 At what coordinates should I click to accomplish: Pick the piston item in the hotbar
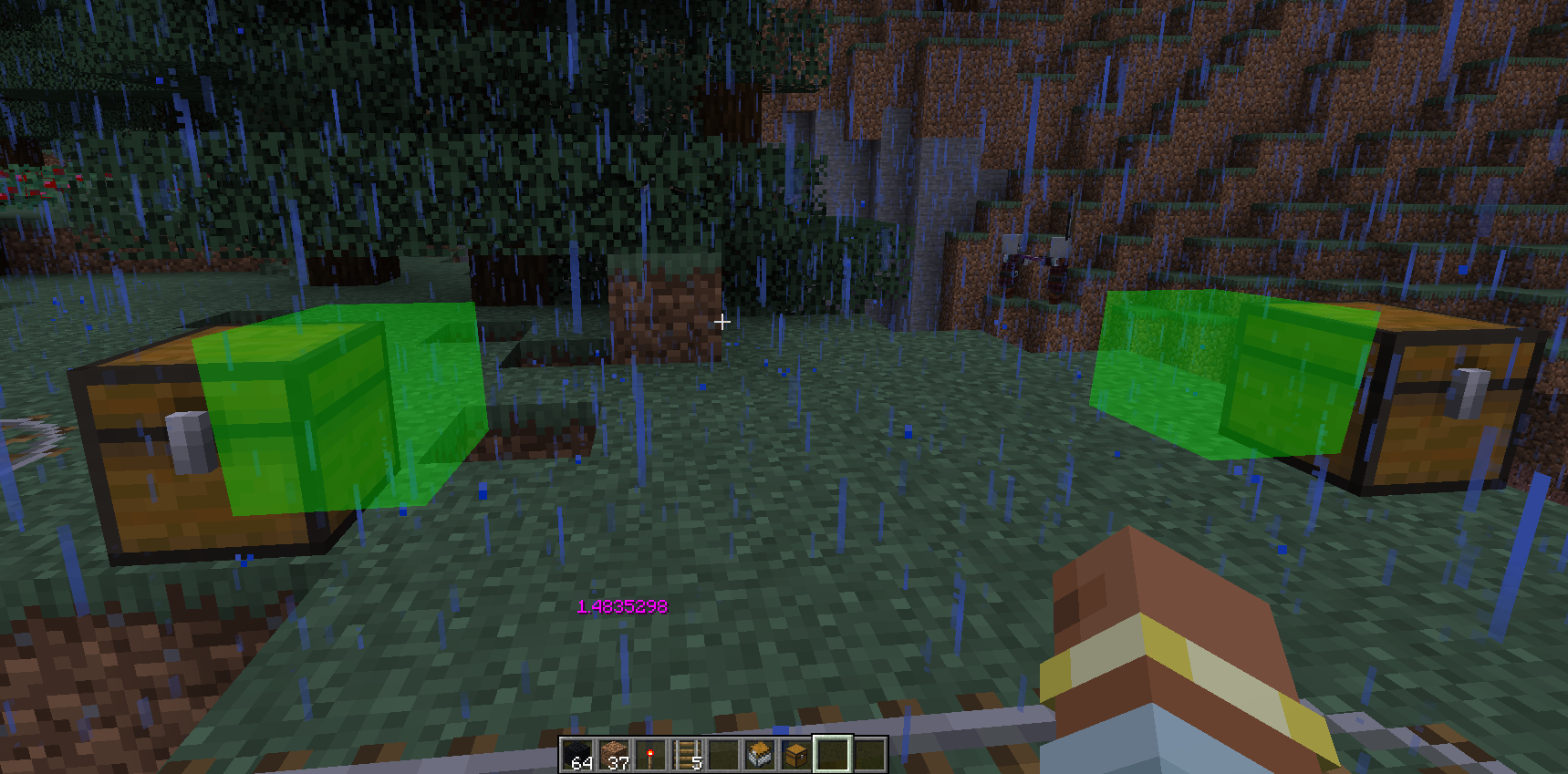[x=760, y=755]
